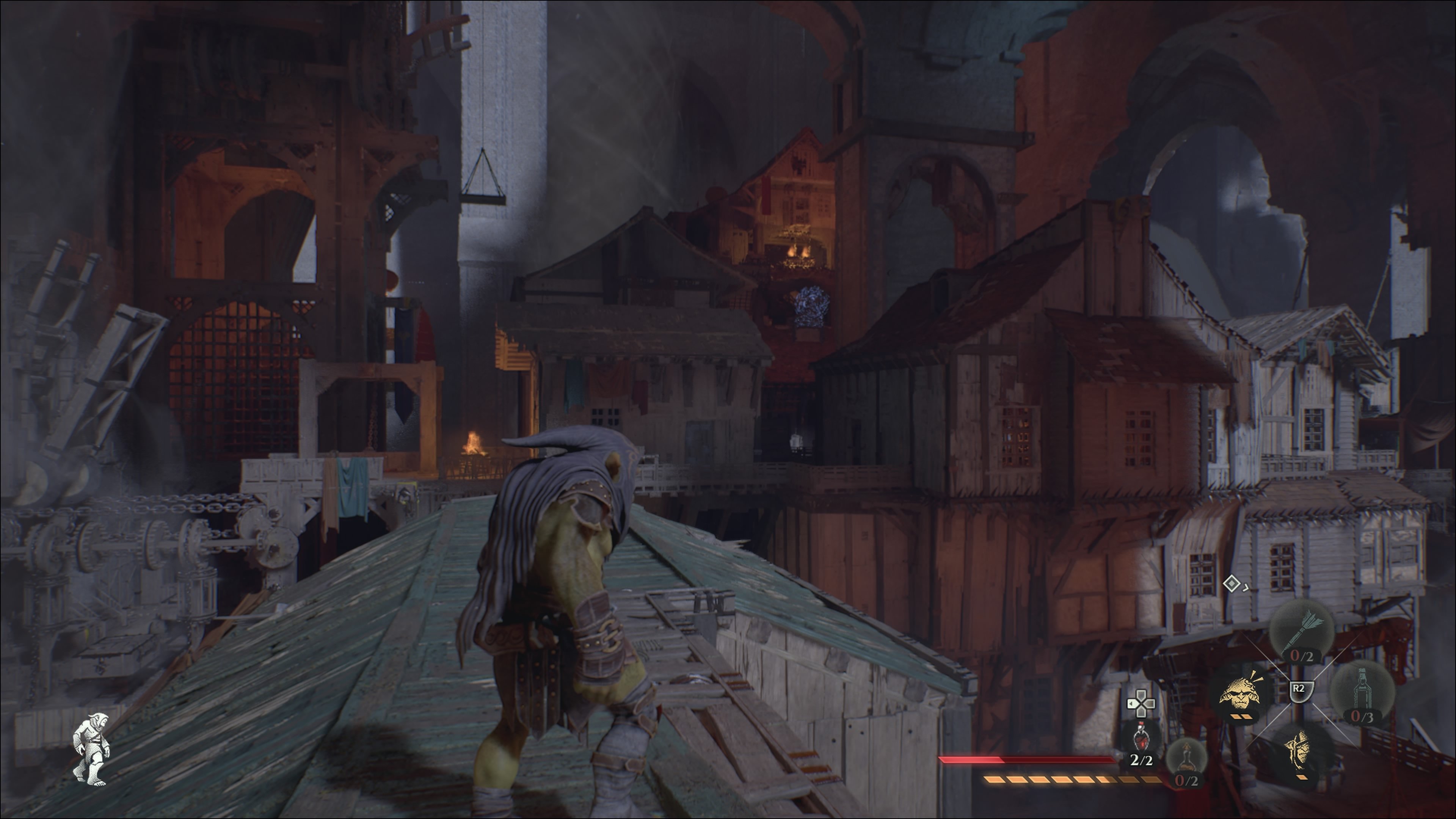The image size is (1456, 819).
Task: Click the 2/2 counter beside the d-pad
Action: (x=1142, y=761)
